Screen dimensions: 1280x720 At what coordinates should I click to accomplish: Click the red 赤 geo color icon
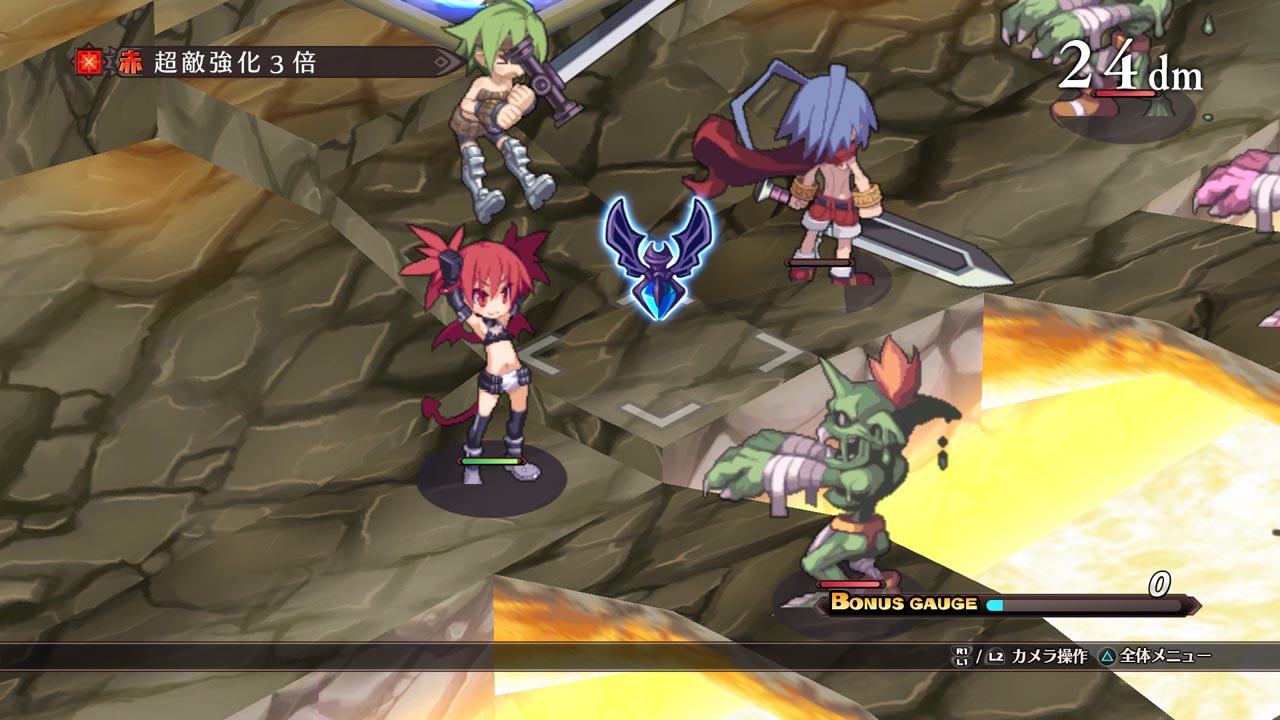[x=130, y=63]
